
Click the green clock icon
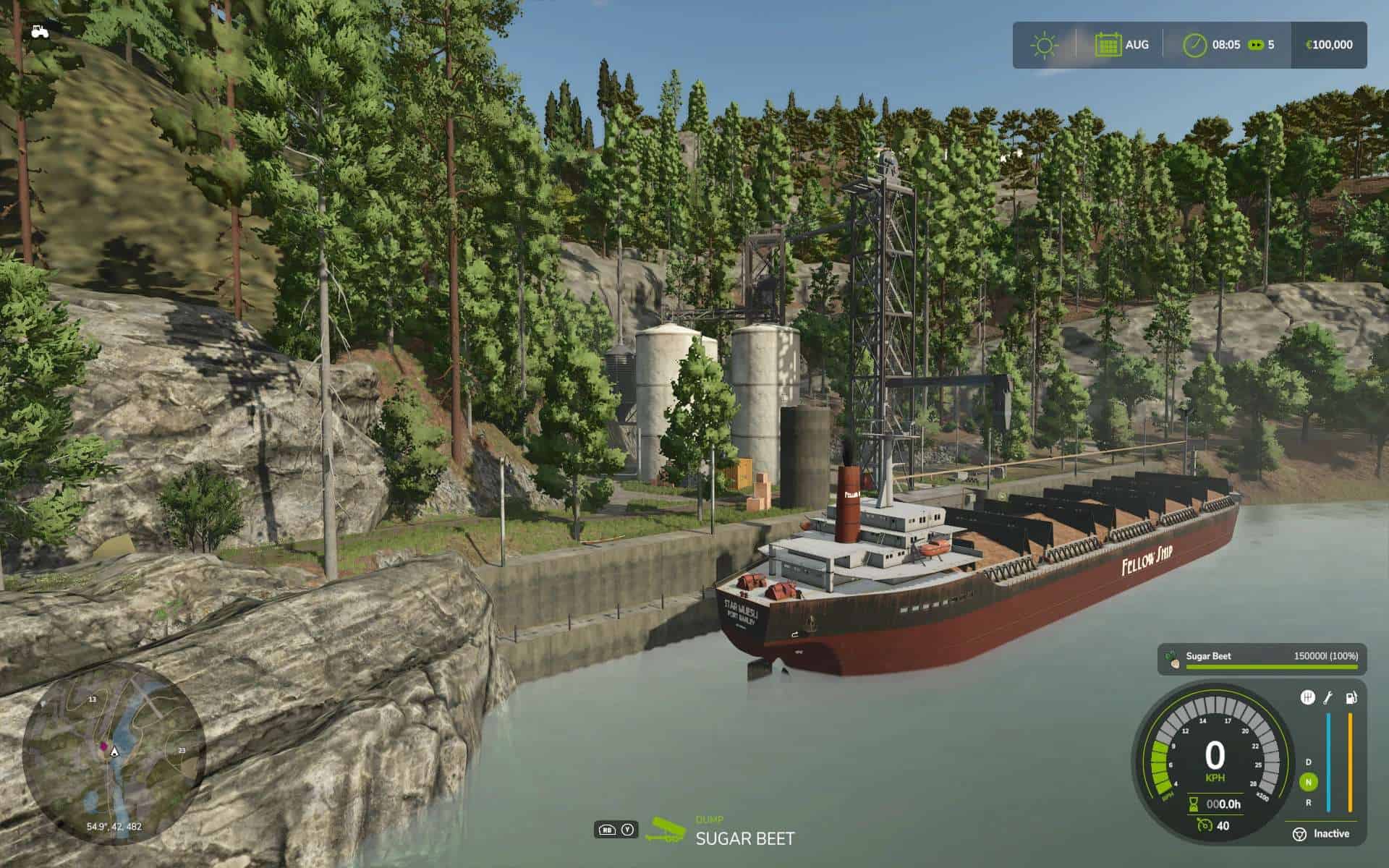pyautogui.click(x=1194, y=45)
